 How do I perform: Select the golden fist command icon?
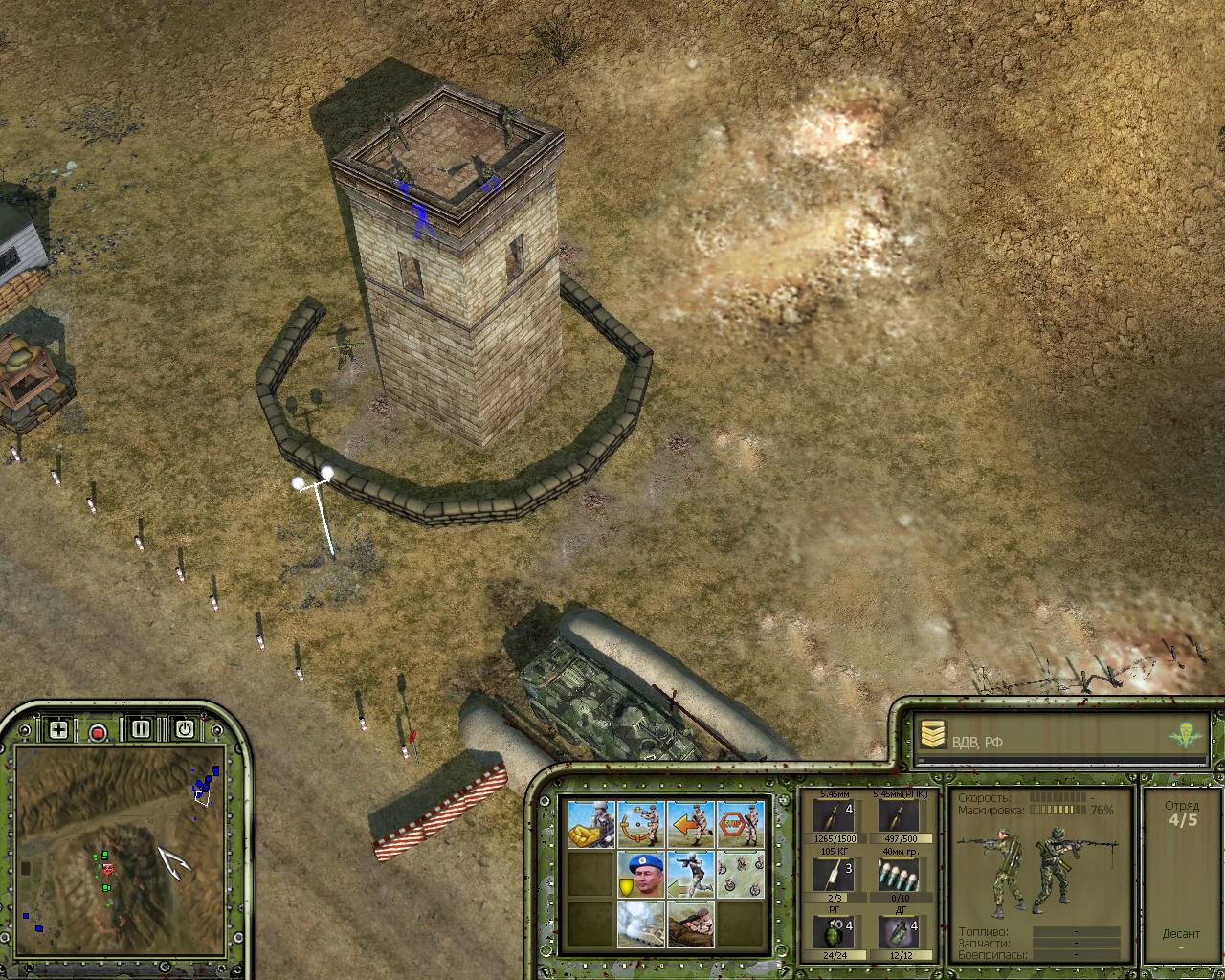(590, 824)
